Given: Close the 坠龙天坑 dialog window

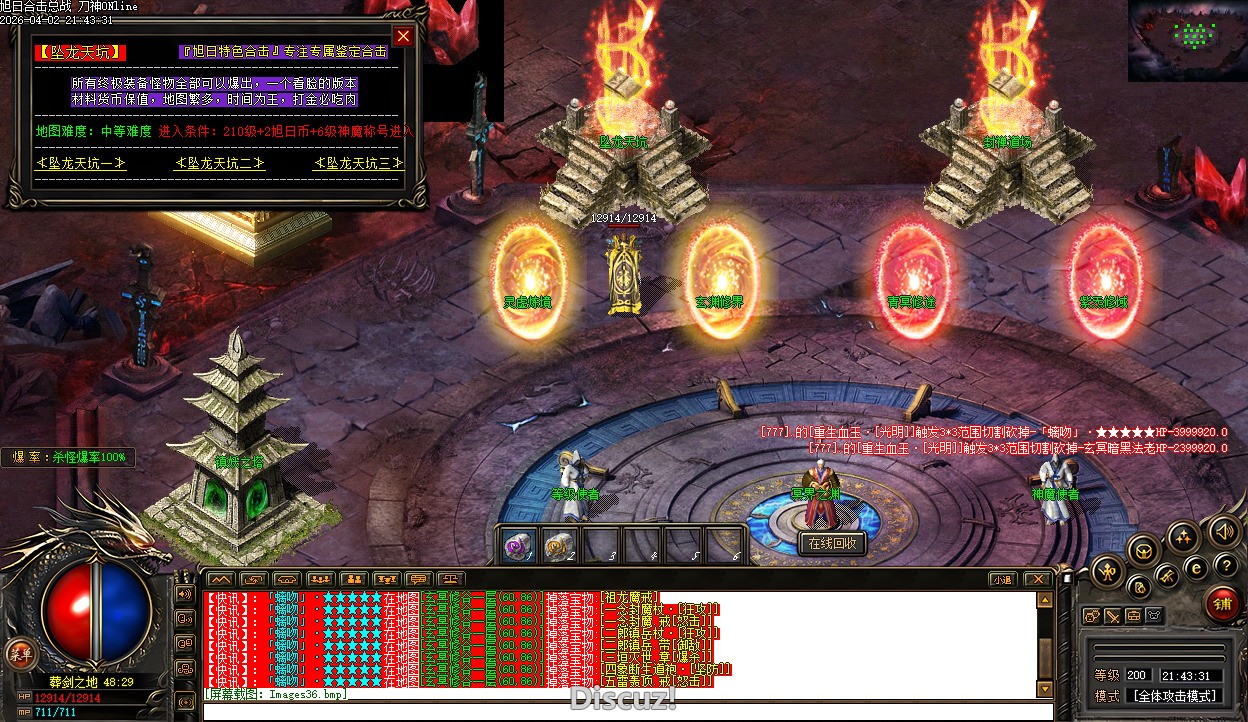Looking at the screenshot, I should tap(403, 37).
